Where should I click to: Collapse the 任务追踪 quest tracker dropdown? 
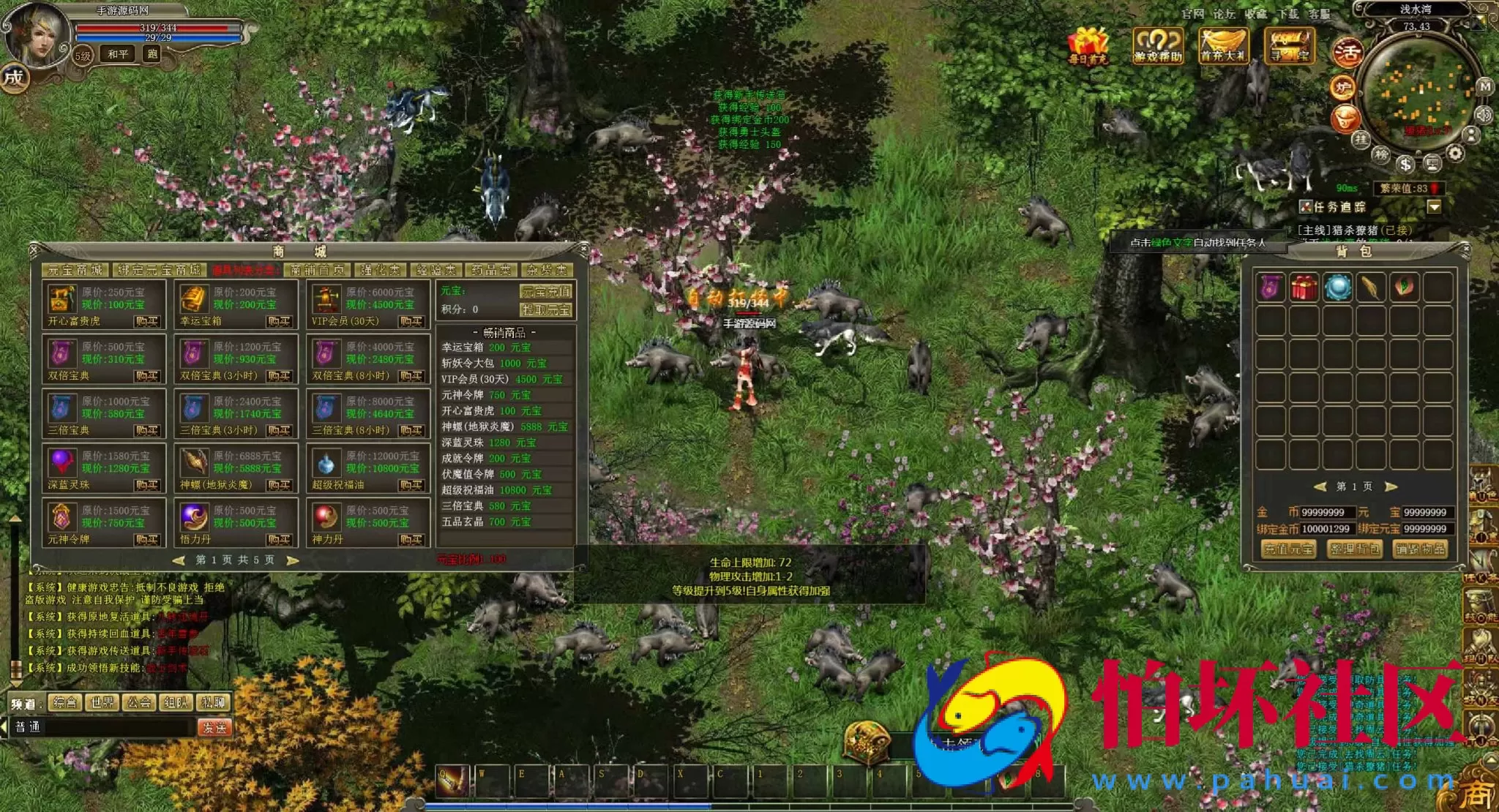click(x=1434, y=207)
